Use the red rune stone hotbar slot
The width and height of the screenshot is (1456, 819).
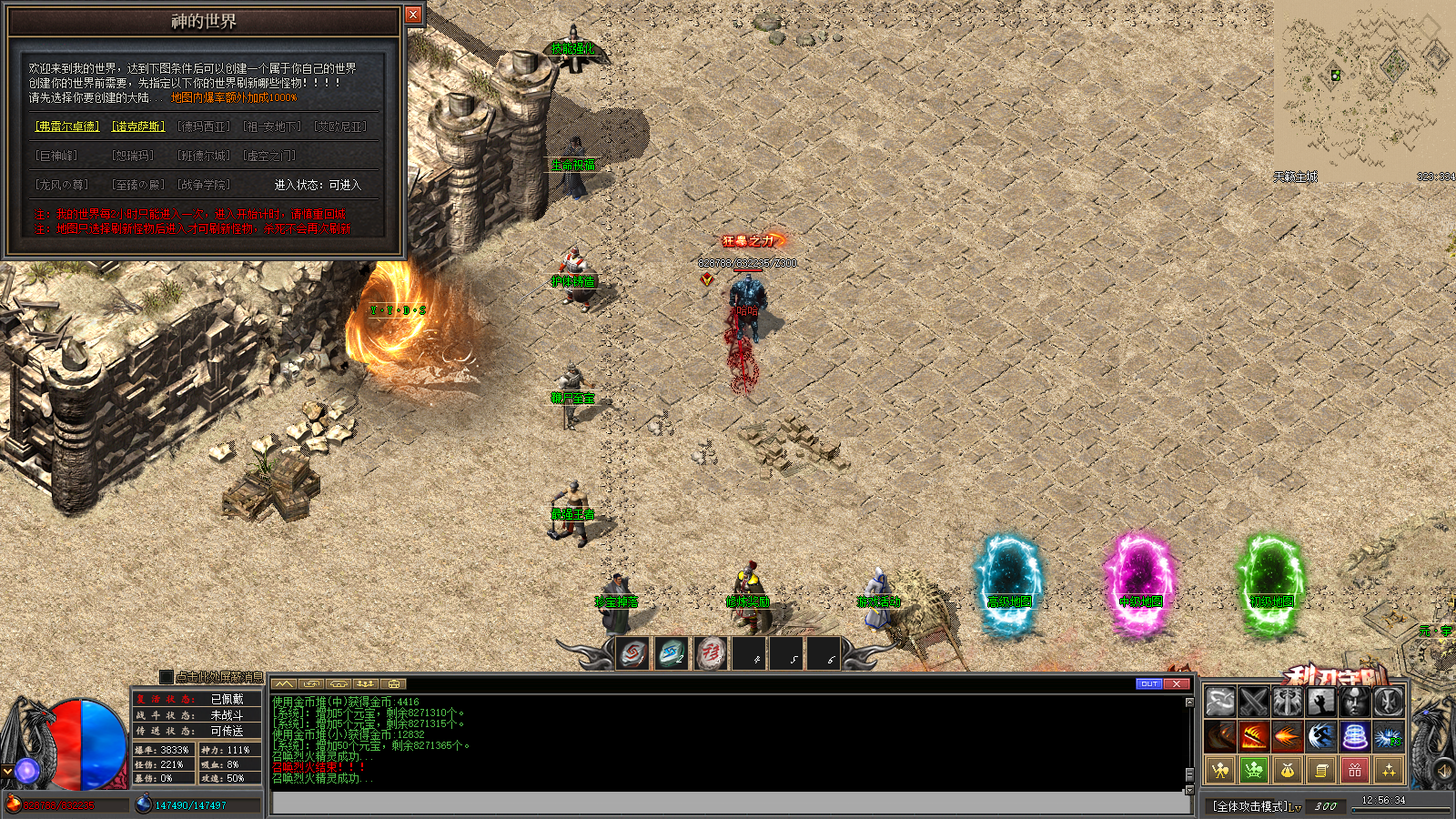[x=633, y=653]
